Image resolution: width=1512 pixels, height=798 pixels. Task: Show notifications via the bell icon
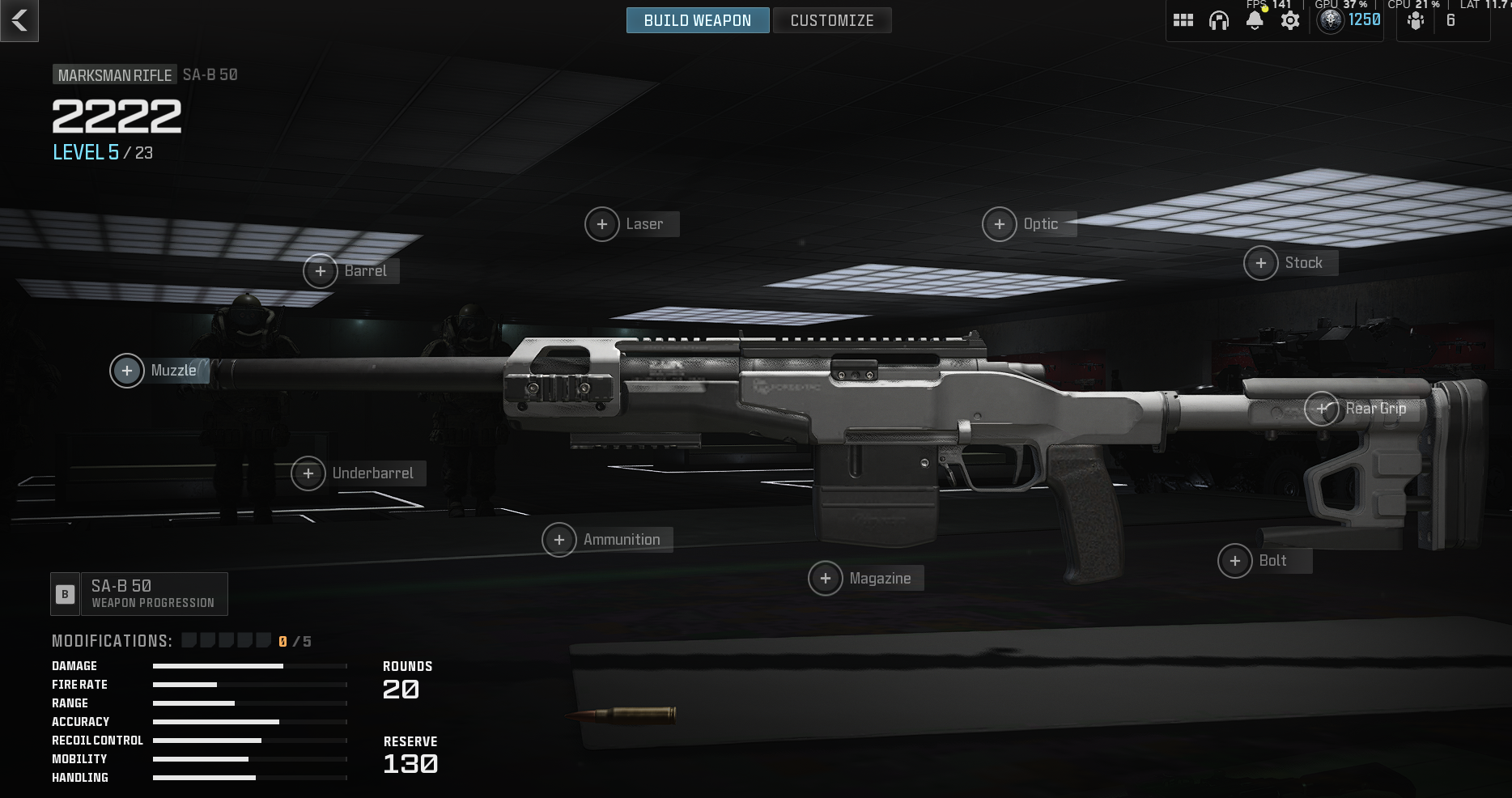1255,21
